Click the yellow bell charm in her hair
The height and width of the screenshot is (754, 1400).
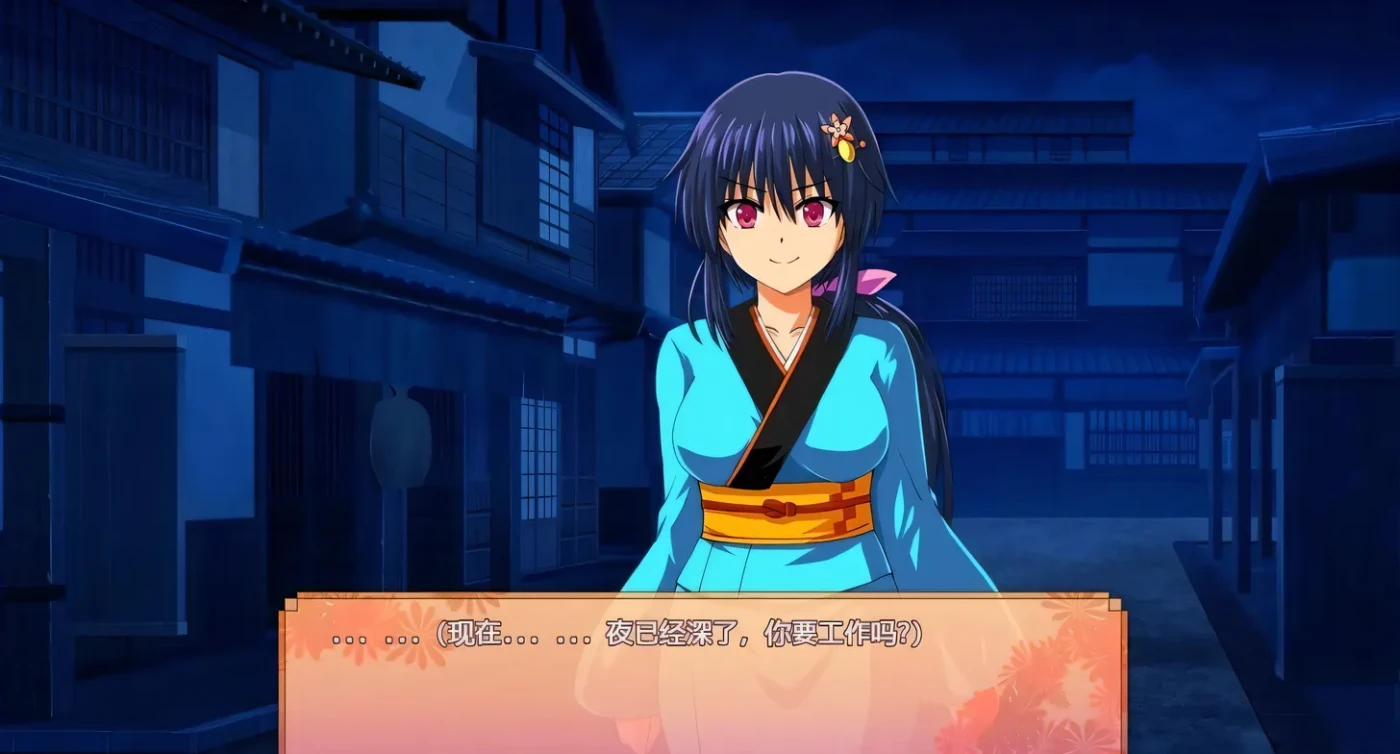click(x=845, y=152)
